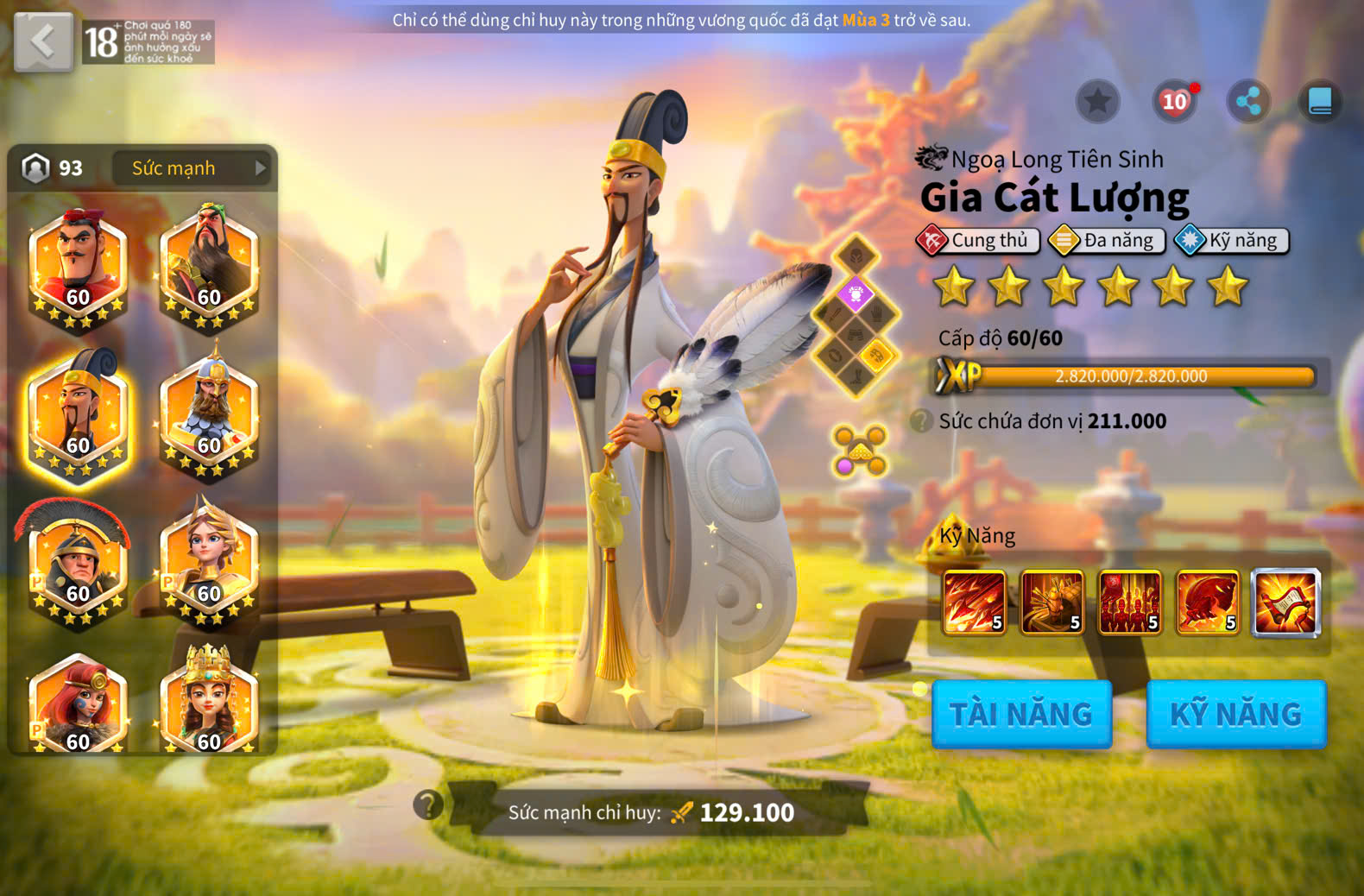Viewport: 1364px width, 896px height.
Task: Share this commander via share icon
Action: click(1248, 102)
